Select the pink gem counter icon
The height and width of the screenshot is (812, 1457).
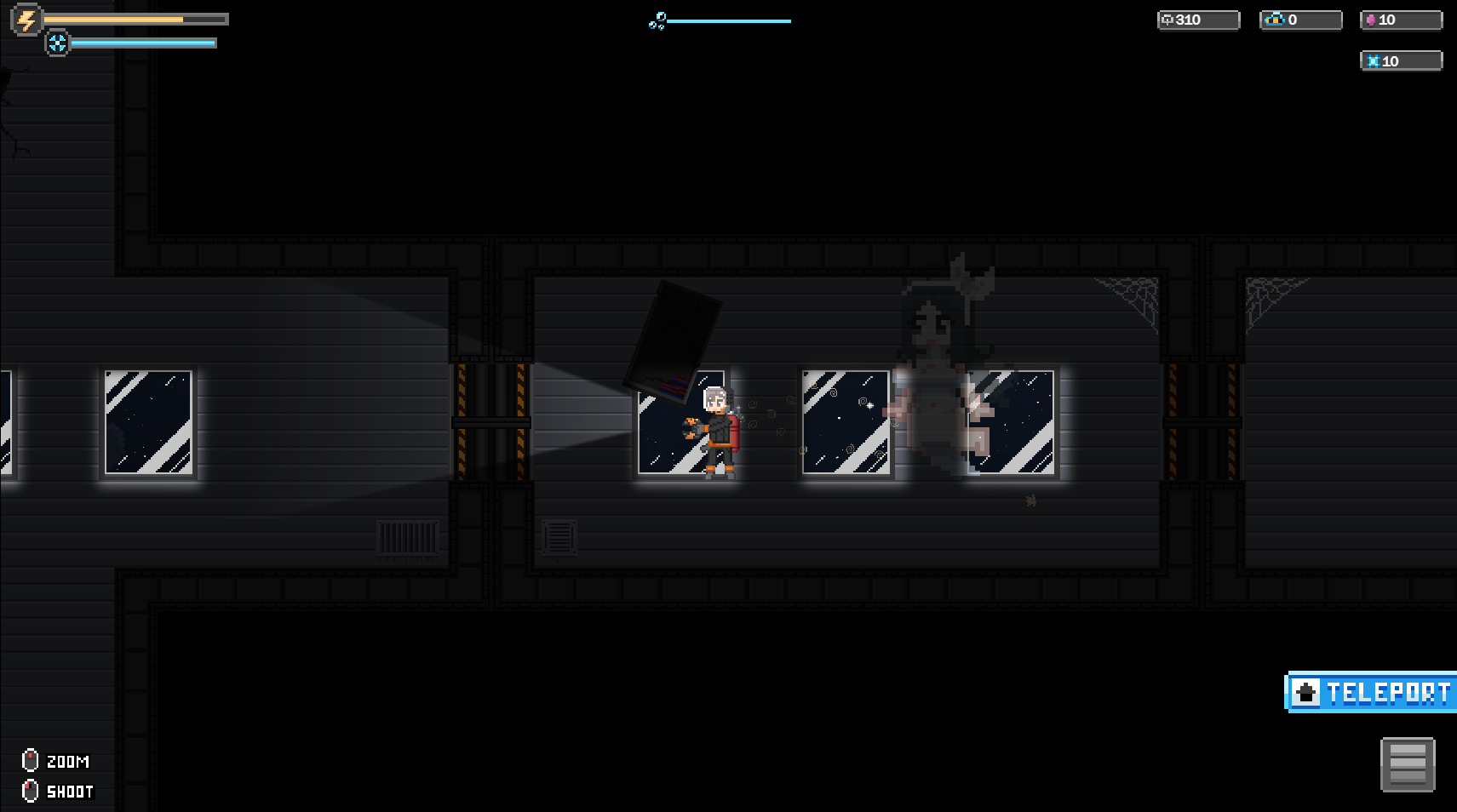tap(1373, 19)
